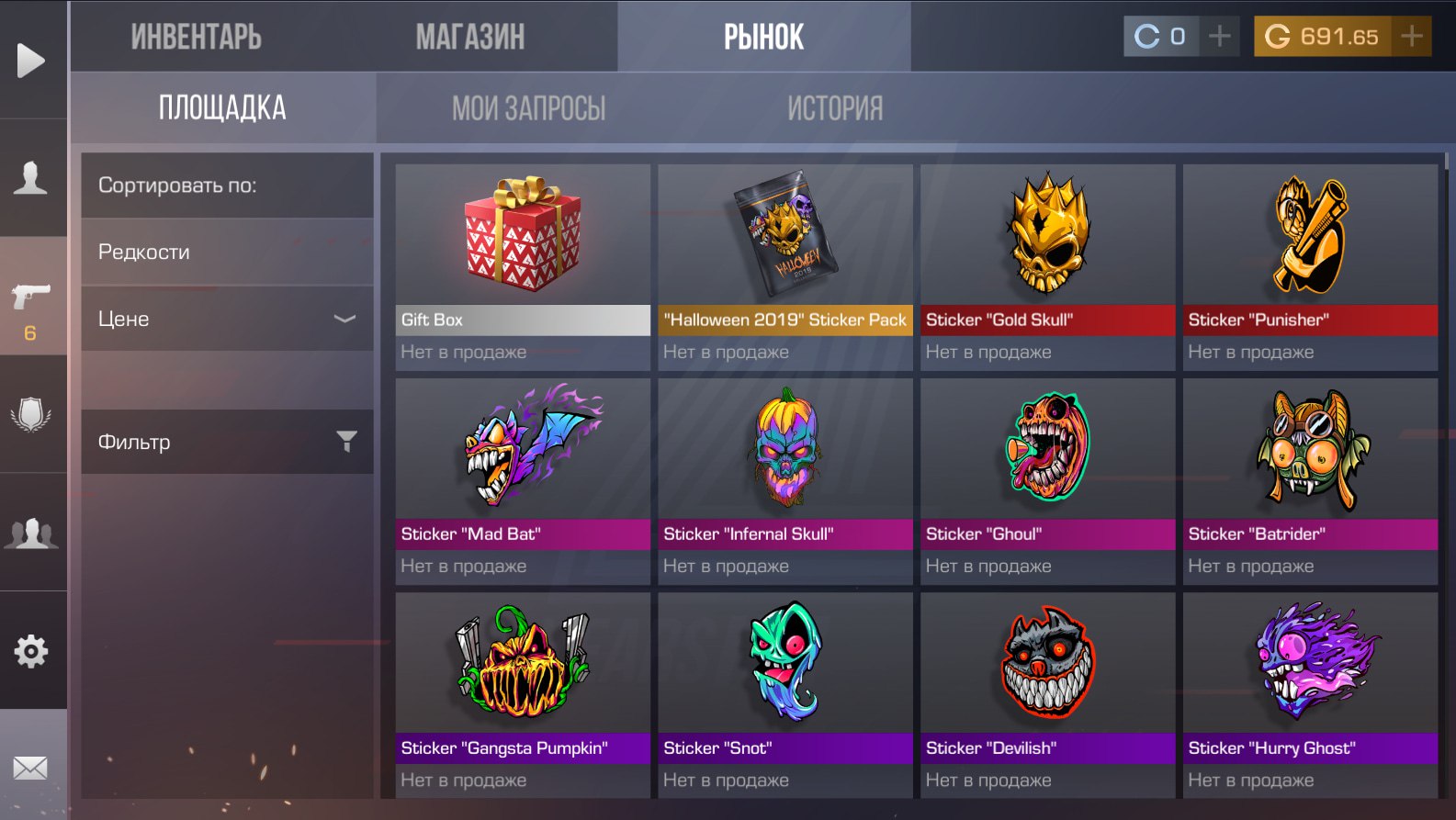
Task: Switch to the ИНВЕНТАРЬ tab
Action: coord(196,37)
